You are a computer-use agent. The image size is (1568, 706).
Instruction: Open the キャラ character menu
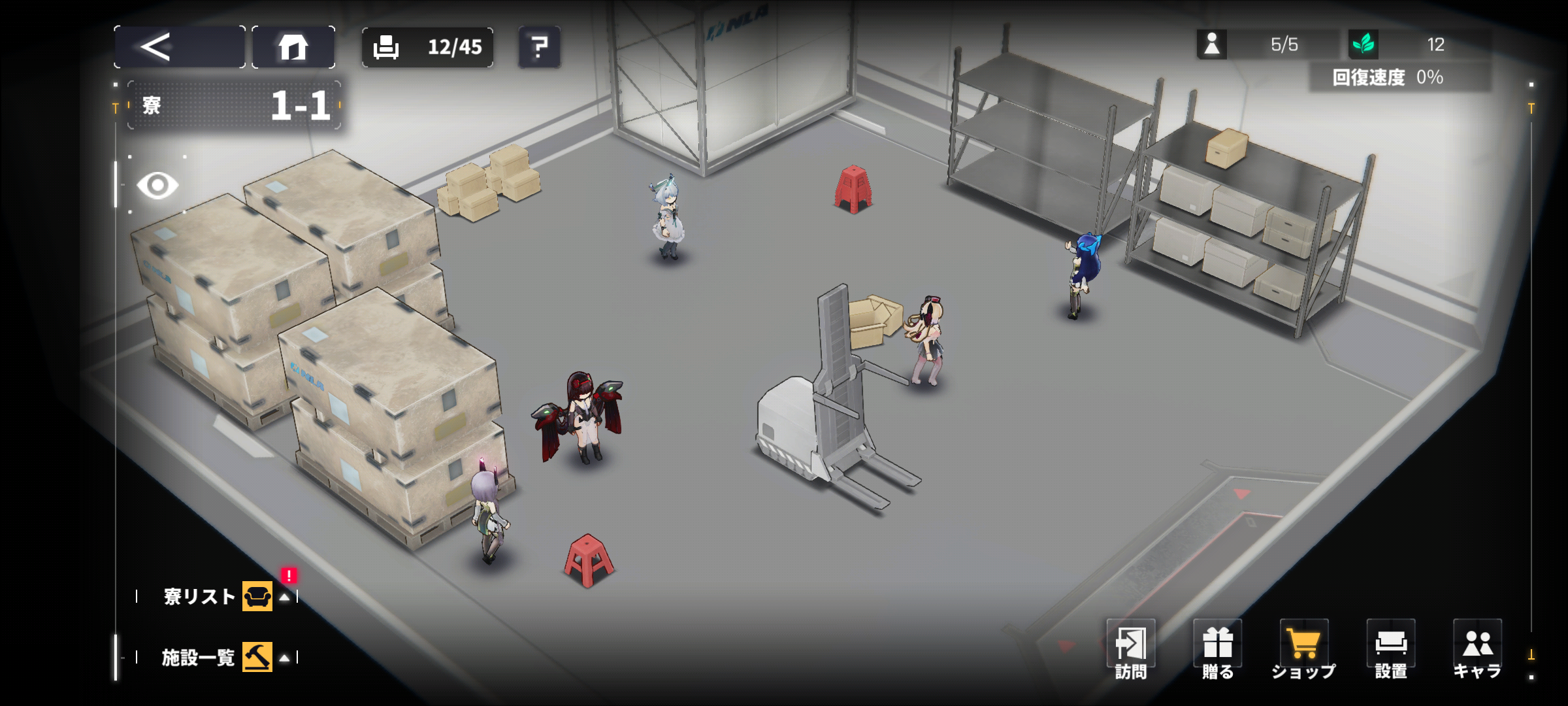click(1477, 650)
